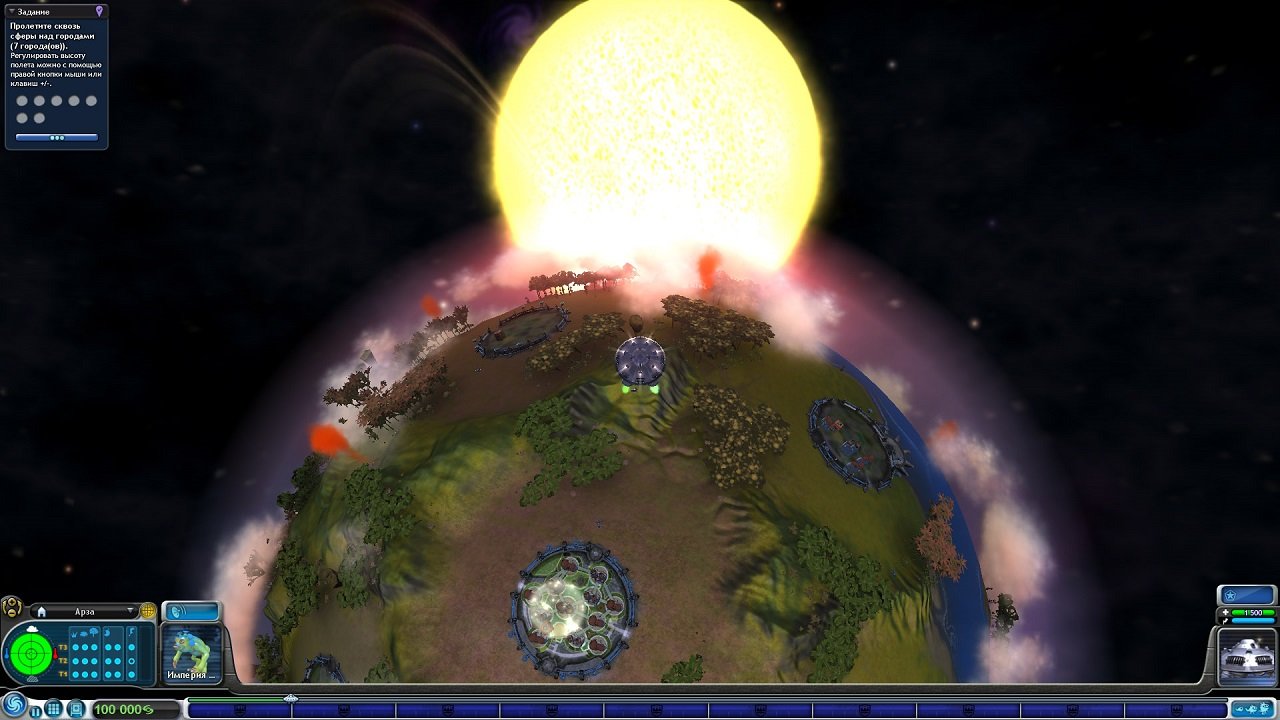Viewport: 1280px width, 720px height.
Task: Pause the game with the pause button
Action: tap(35, 711)
